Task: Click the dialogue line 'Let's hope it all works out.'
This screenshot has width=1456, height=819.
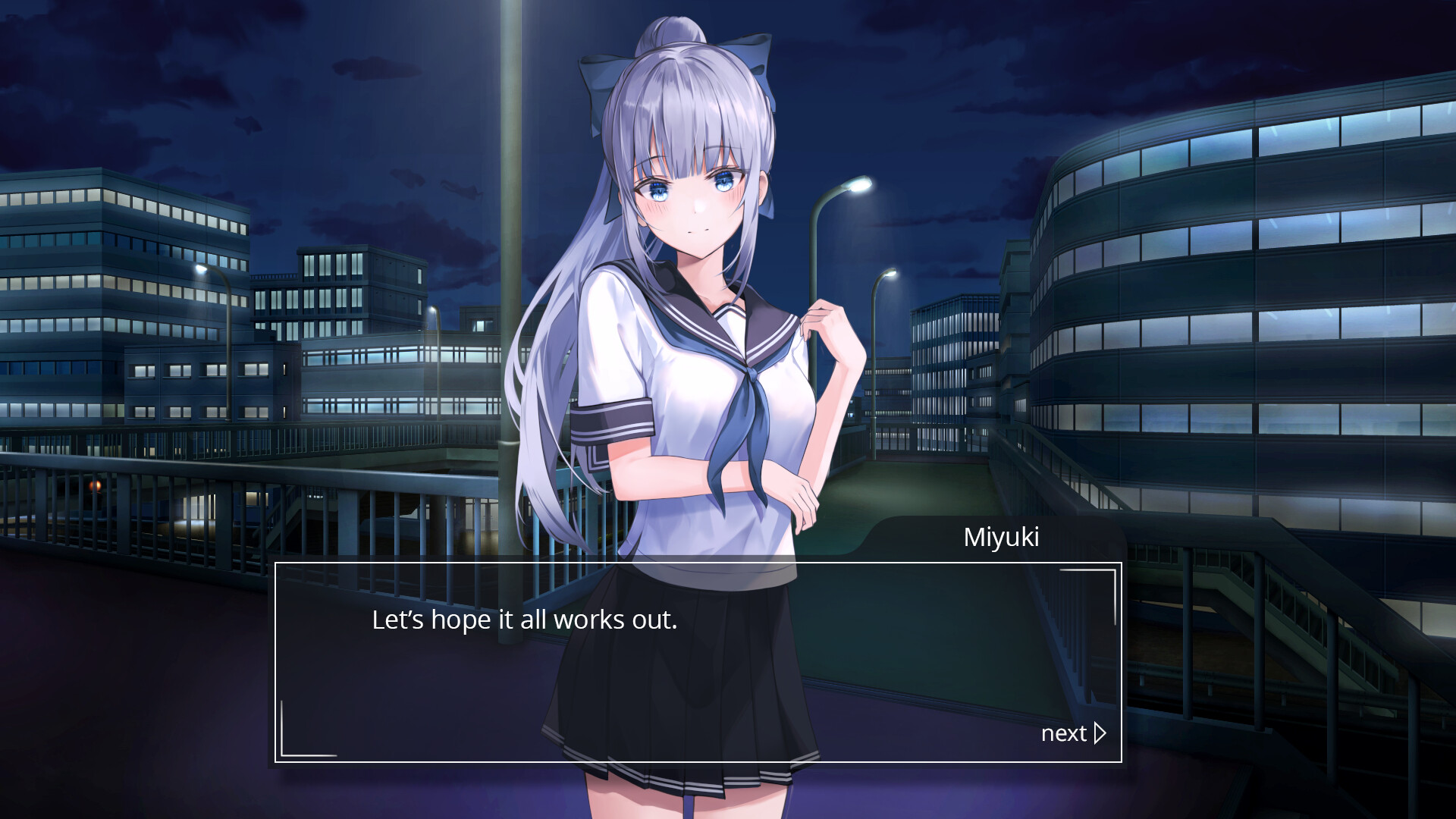Action: click(x=526, y=620)
